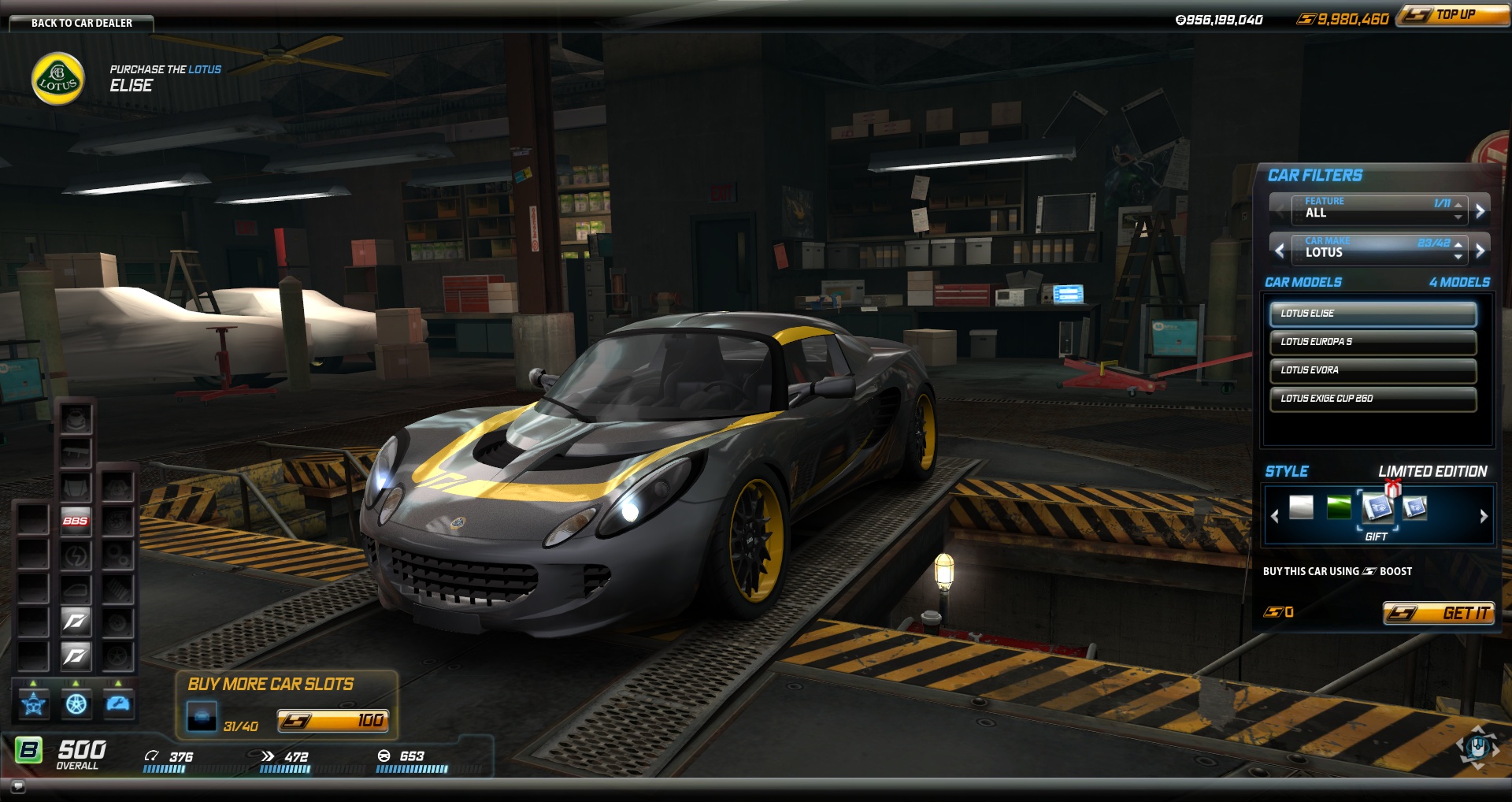
Task: Buy more car slots for 100 boost
Action: coord(332,720)
